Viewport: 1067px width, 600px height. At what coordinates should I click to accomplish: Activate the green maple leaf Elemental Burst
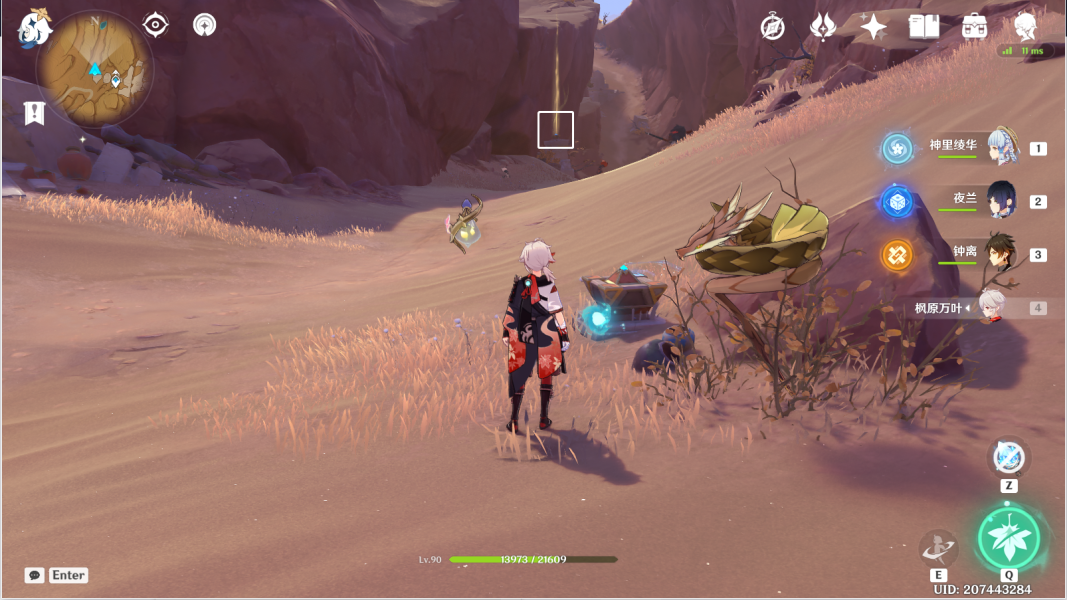click(x=1008, y=540)
